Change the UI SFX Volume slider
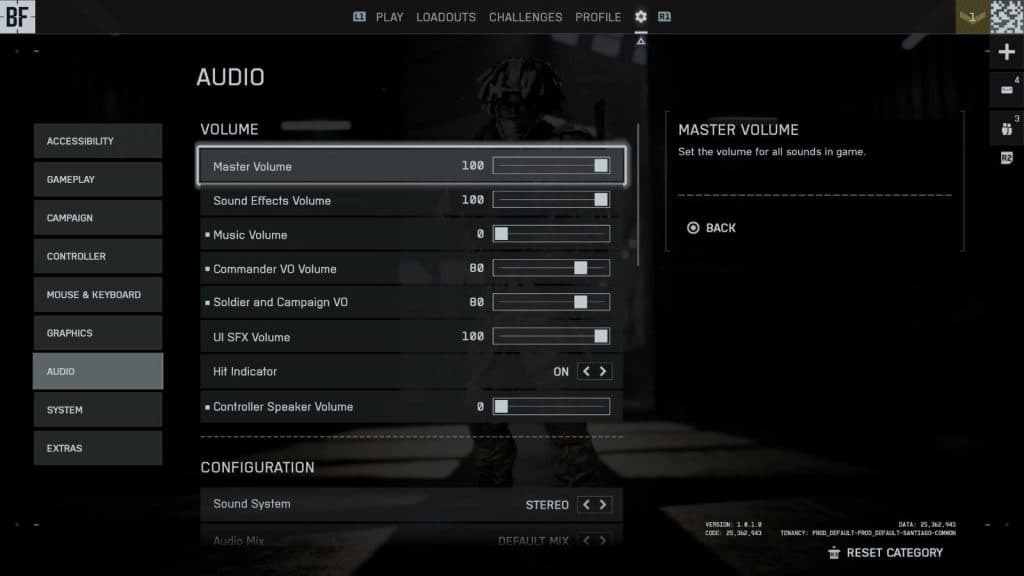 click(551, 337)
